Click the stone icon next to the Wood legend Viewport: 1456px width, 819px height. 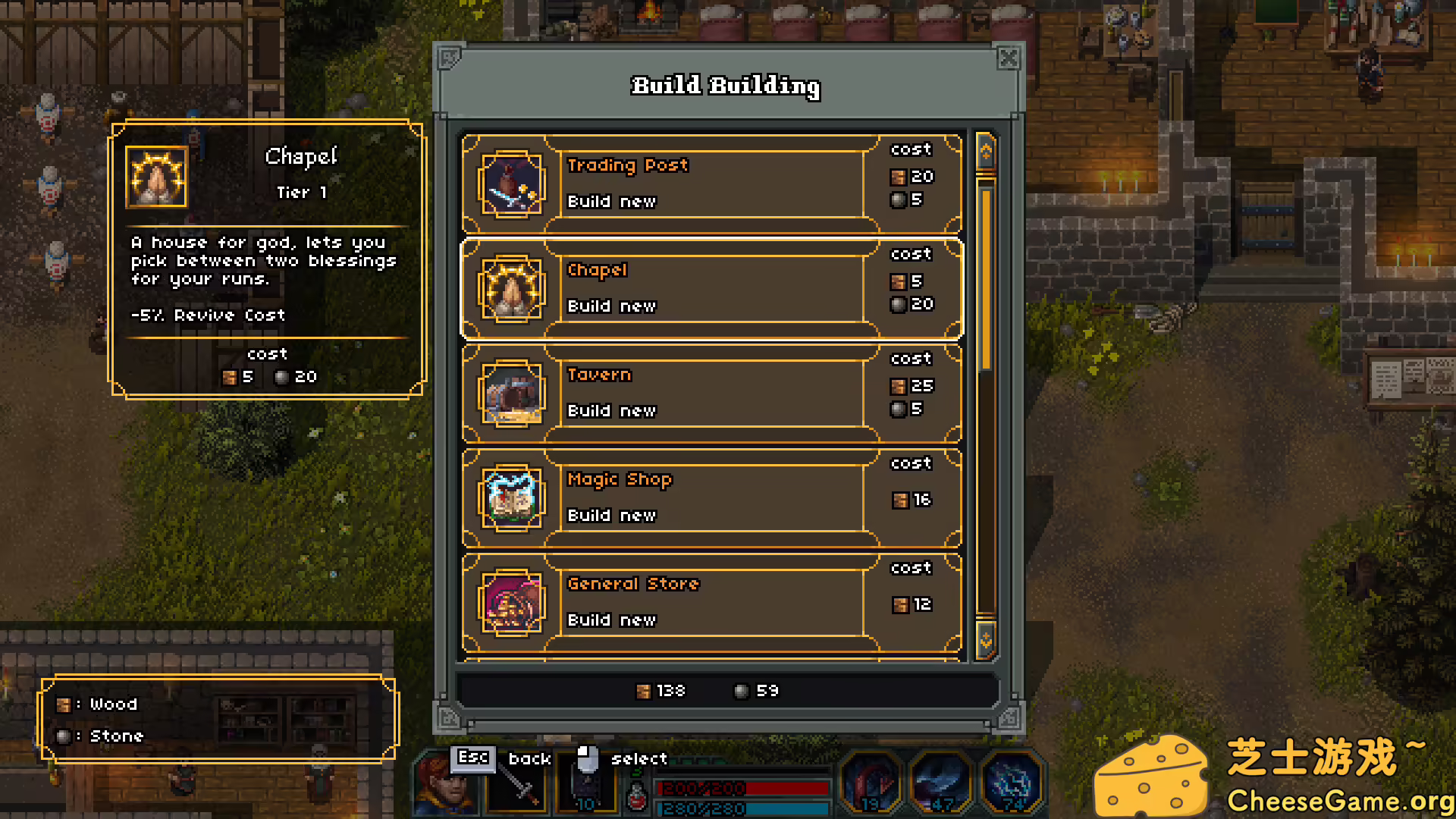64,735
